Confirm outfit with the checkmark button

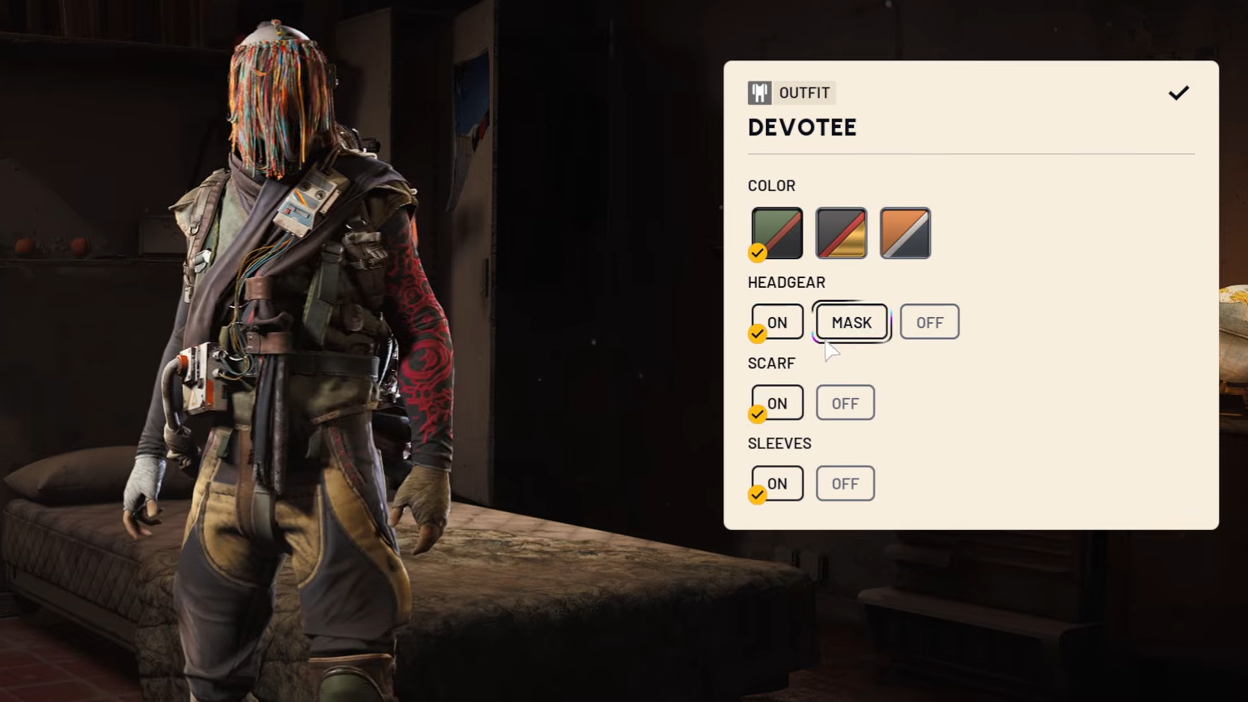coord(1179,93)
